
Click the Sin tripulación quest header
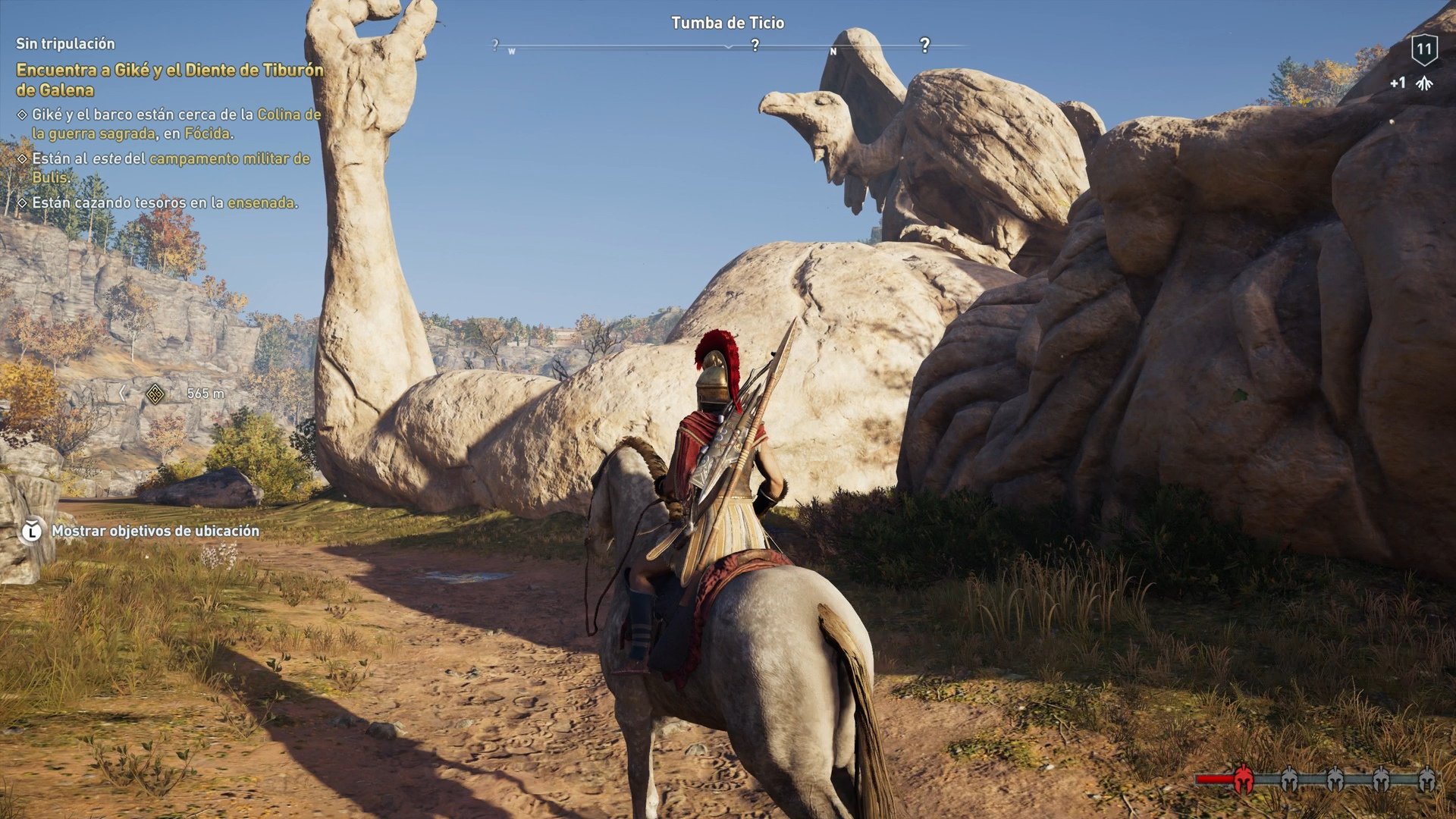click(x=64, y=44)
